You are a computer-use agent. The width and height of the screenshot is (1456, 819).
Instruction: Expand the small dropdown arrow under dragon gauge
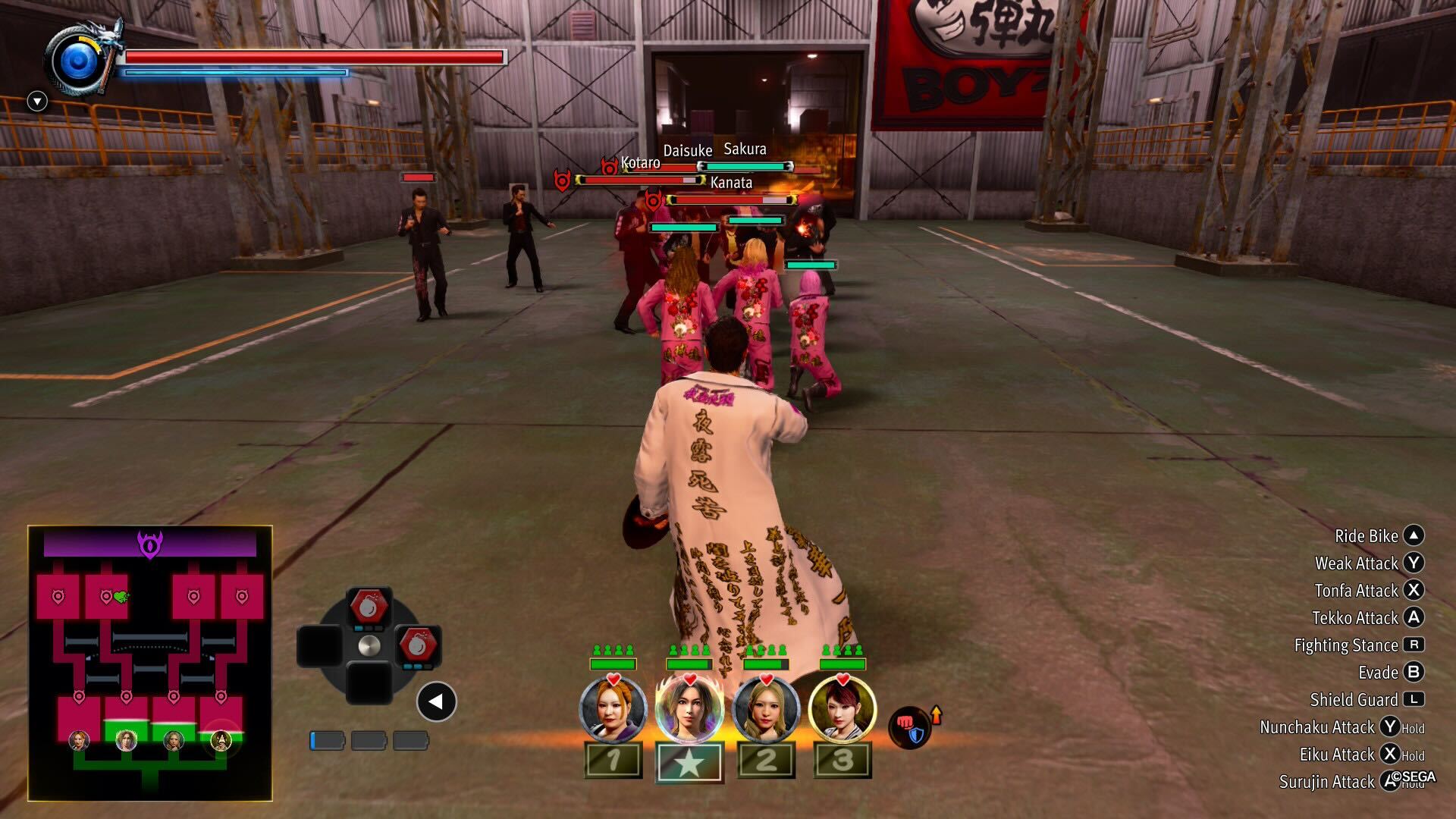click(37, 101)
